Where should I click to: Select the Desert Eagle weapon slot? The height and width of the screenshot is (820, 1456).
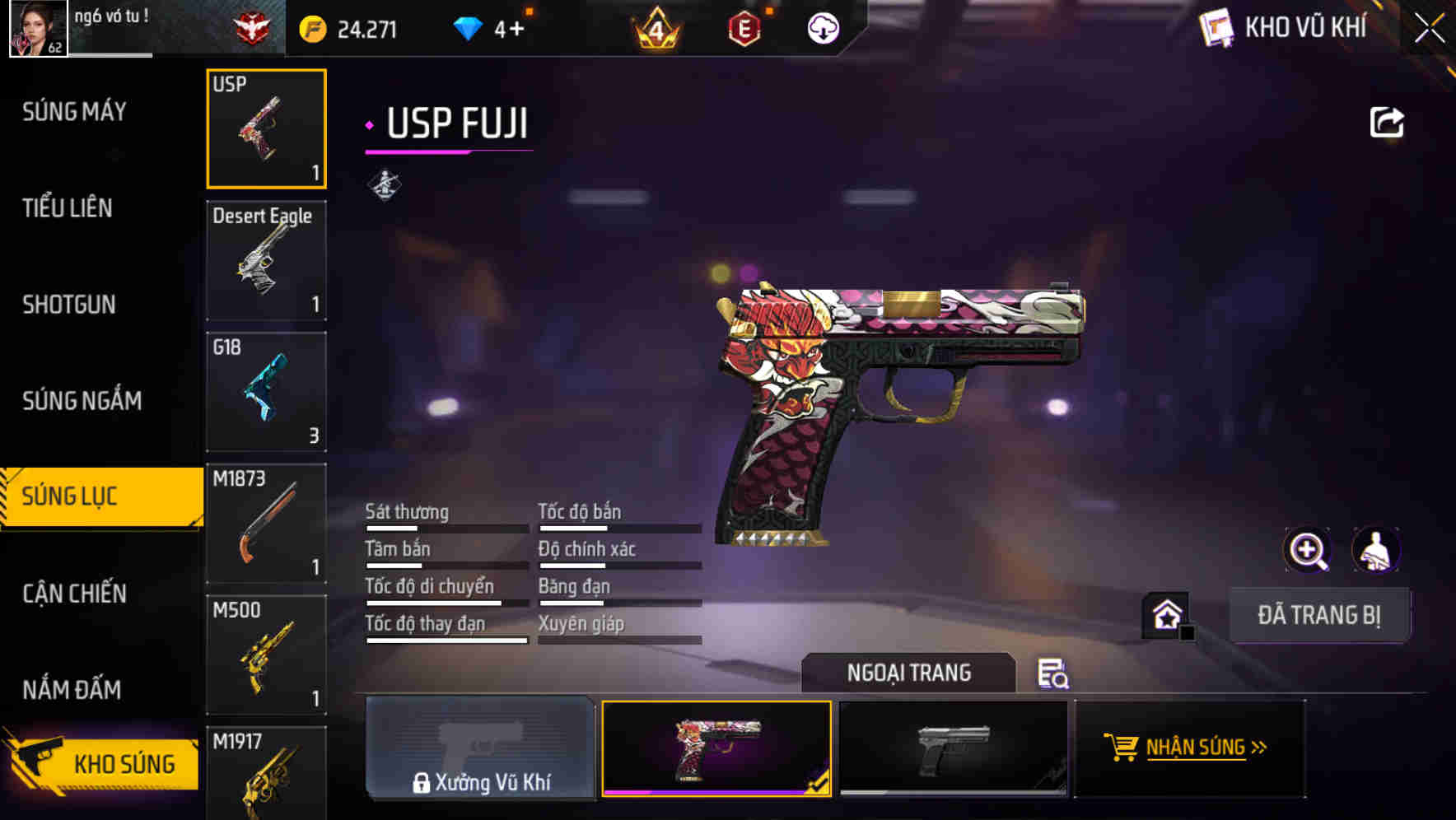tap(266, 259)
